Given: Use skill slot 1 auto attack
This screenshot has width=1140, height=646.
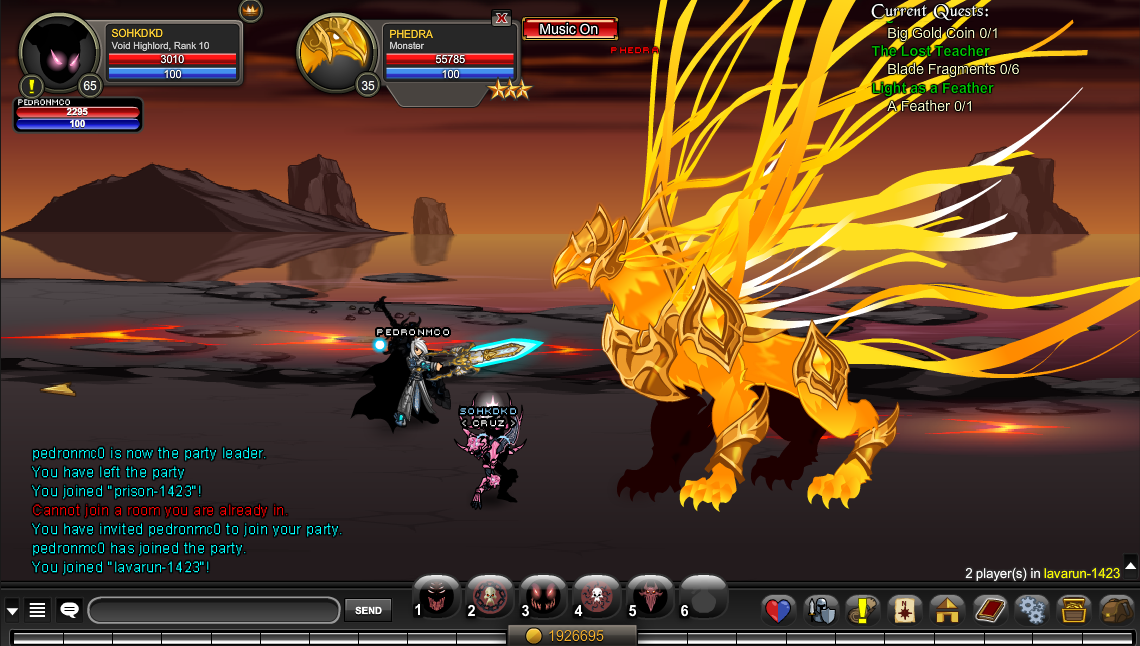Looking at the screenshot, I should coord(437,598).
